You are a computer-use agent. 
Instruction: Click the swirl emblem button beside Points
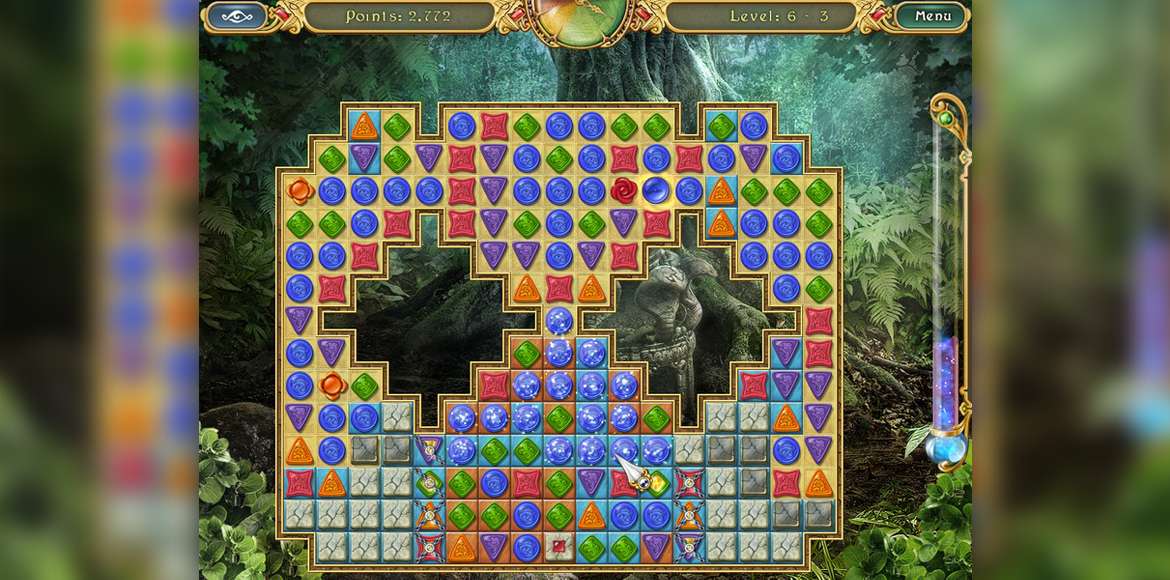(235, 16)
